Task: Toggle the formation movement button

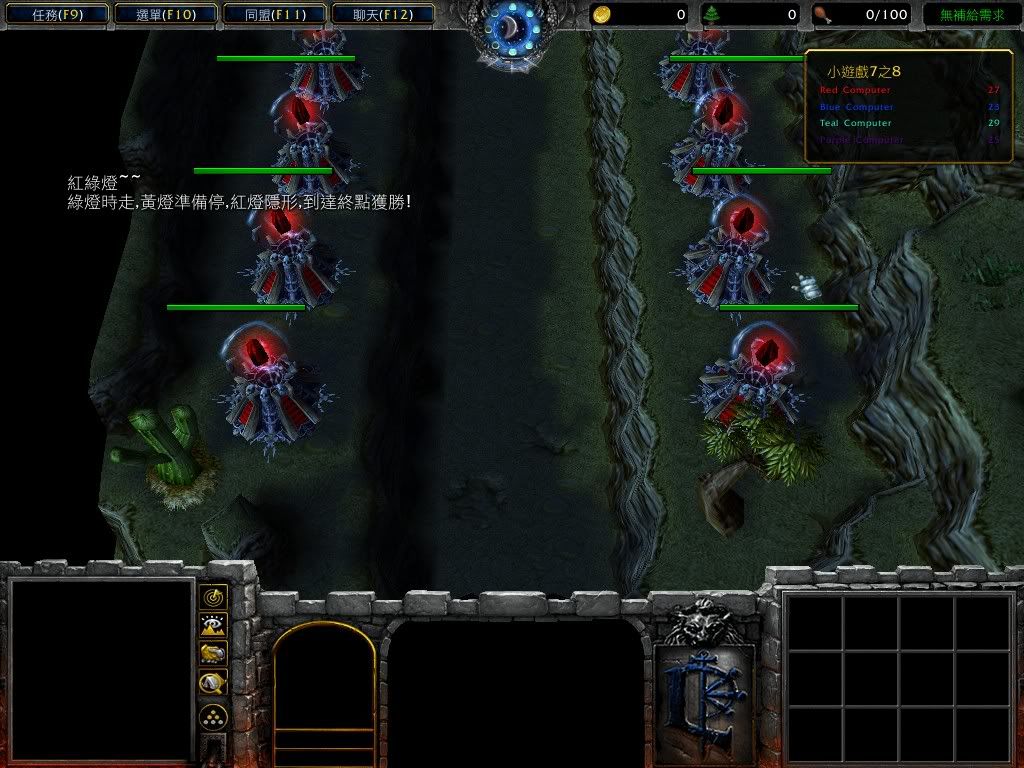Action: click(213, 717)
